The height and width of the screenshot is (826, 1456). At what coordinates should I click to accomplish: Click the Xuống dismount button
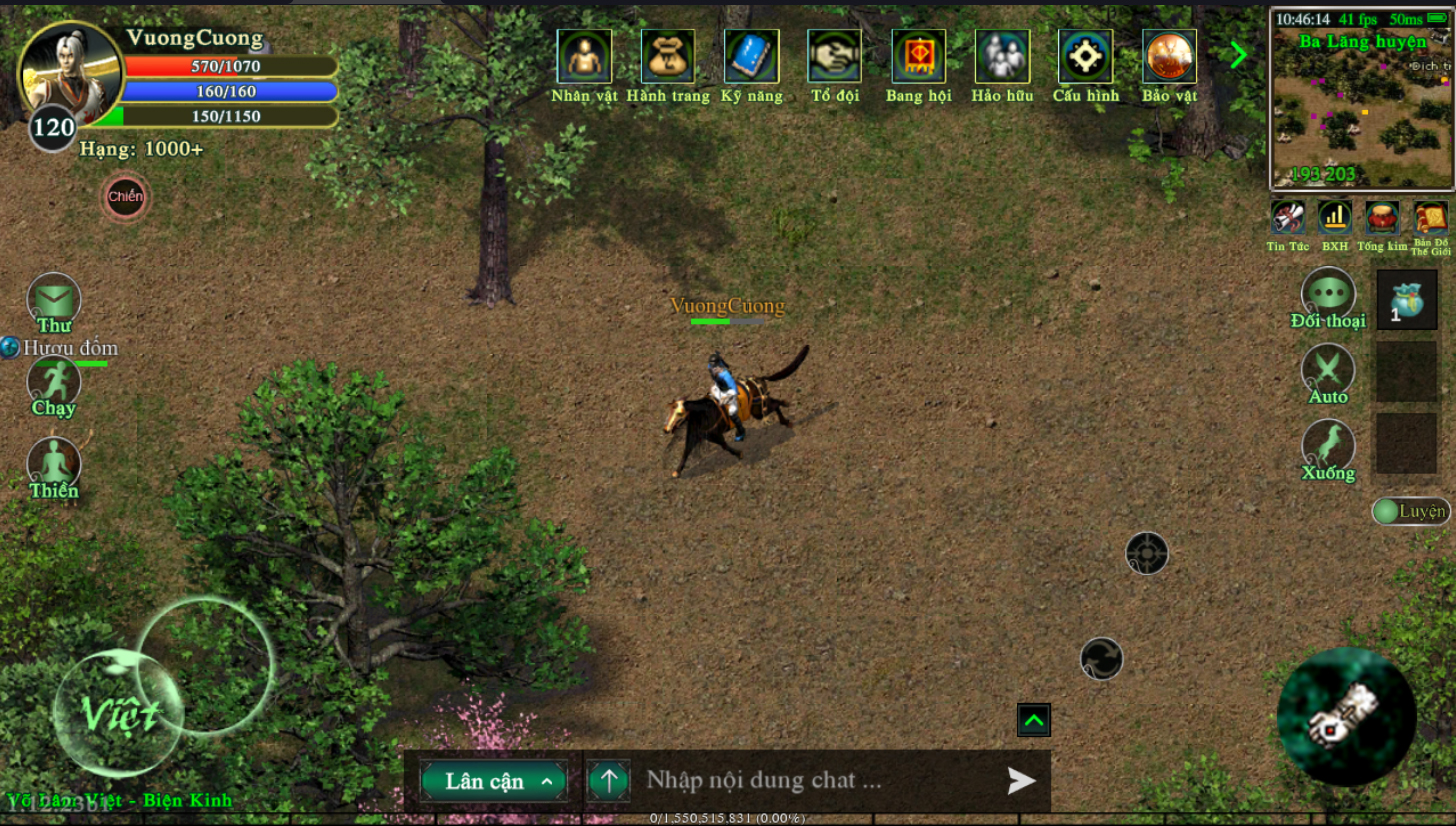click(1327, 447)
